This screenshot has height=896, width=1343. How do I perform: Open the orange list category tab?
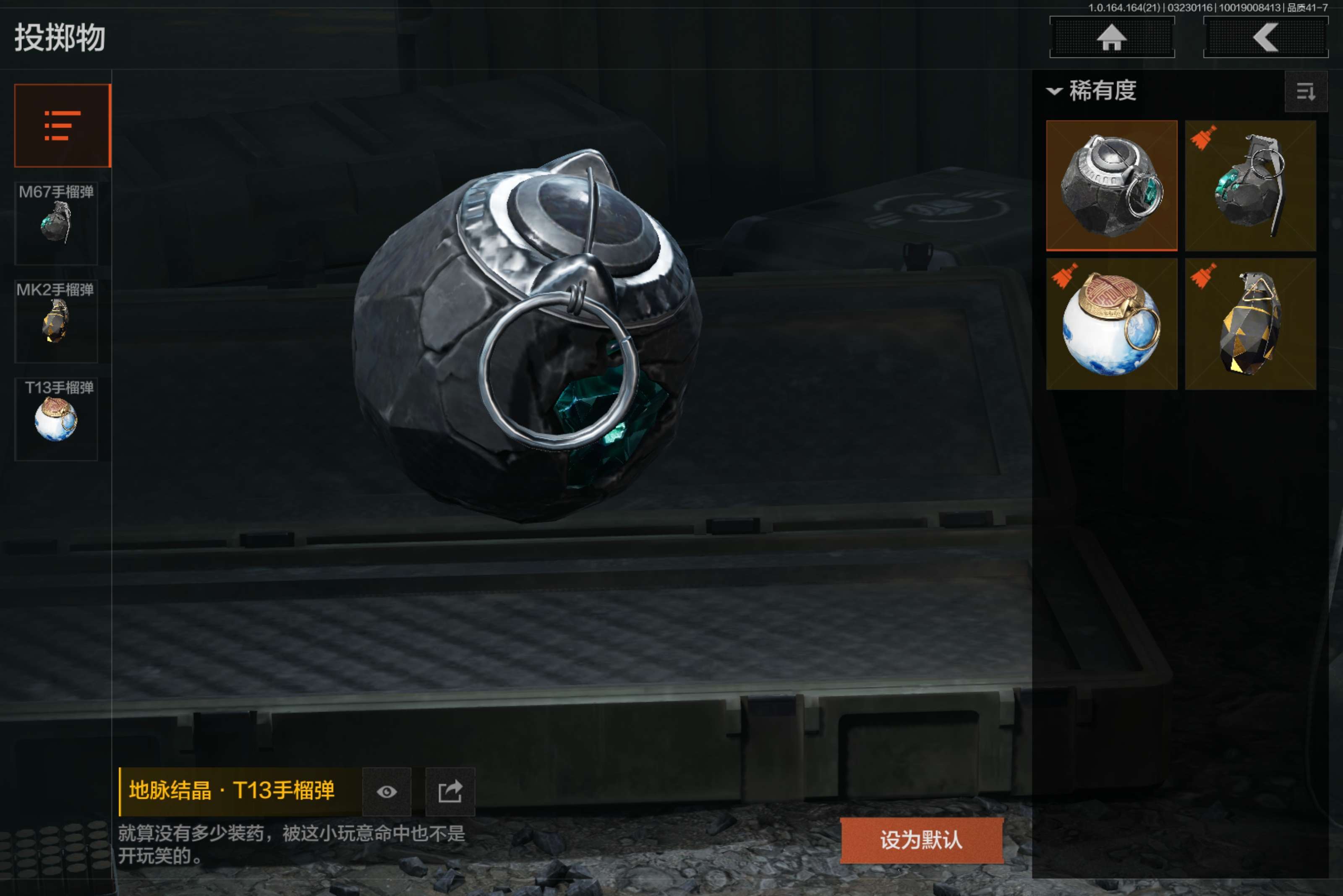pyautogui.click(x=62, y=125)
